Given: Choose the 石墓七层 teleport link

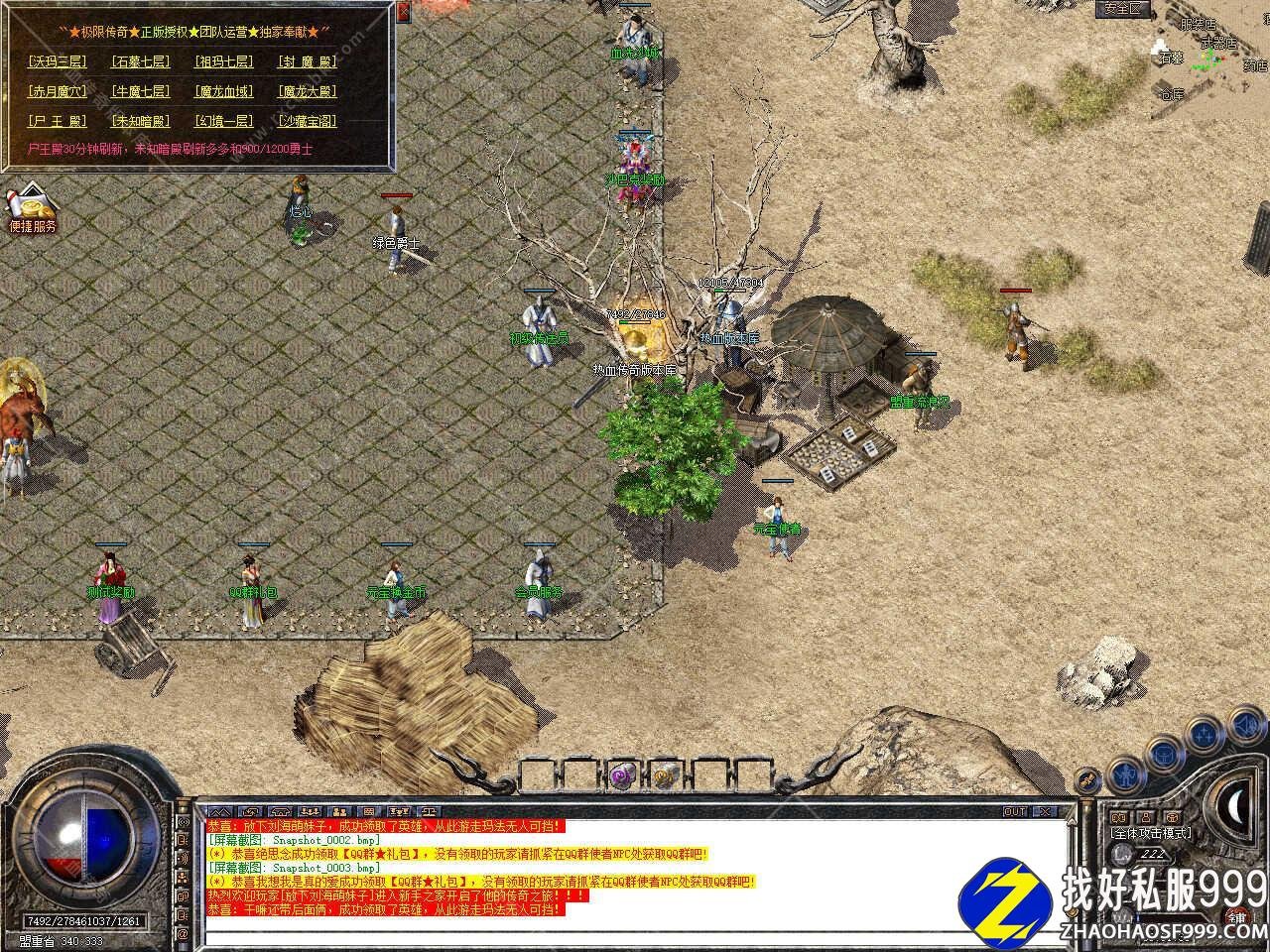Looking at the screenshot, I should point(140,61).
